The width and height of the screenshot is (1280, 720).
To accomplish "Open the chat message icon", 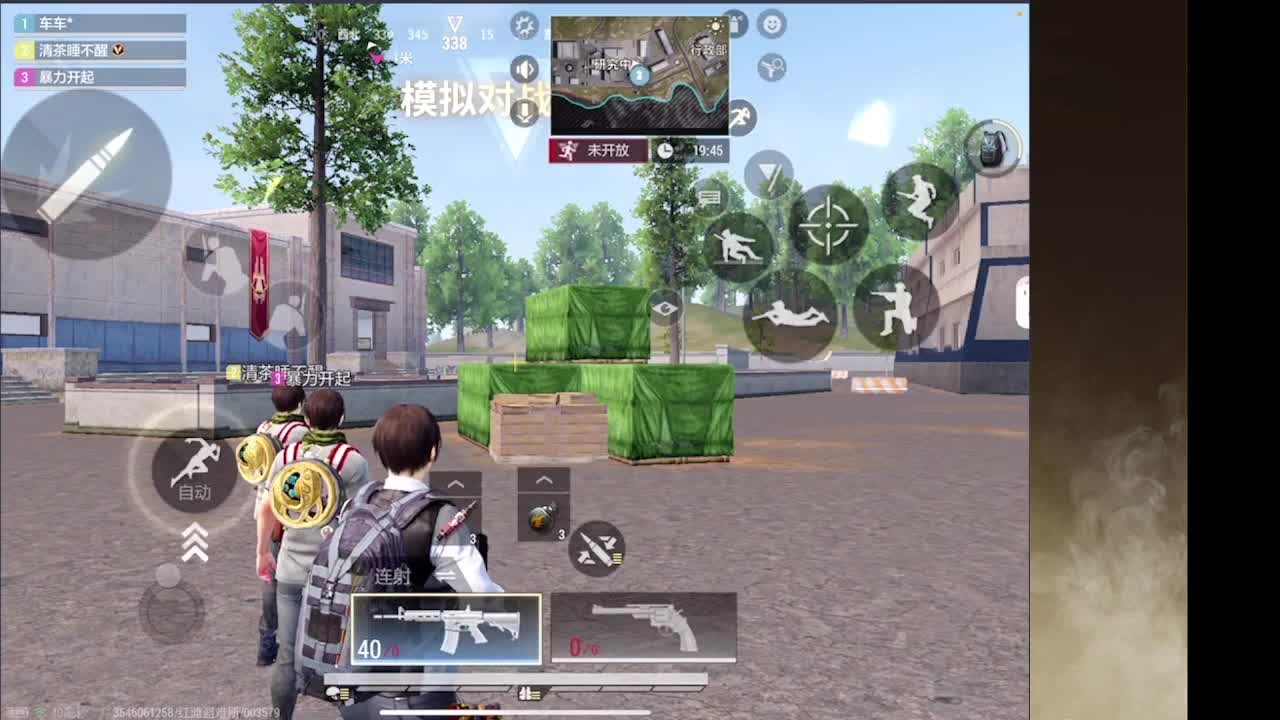I will (x=710, y=200).
